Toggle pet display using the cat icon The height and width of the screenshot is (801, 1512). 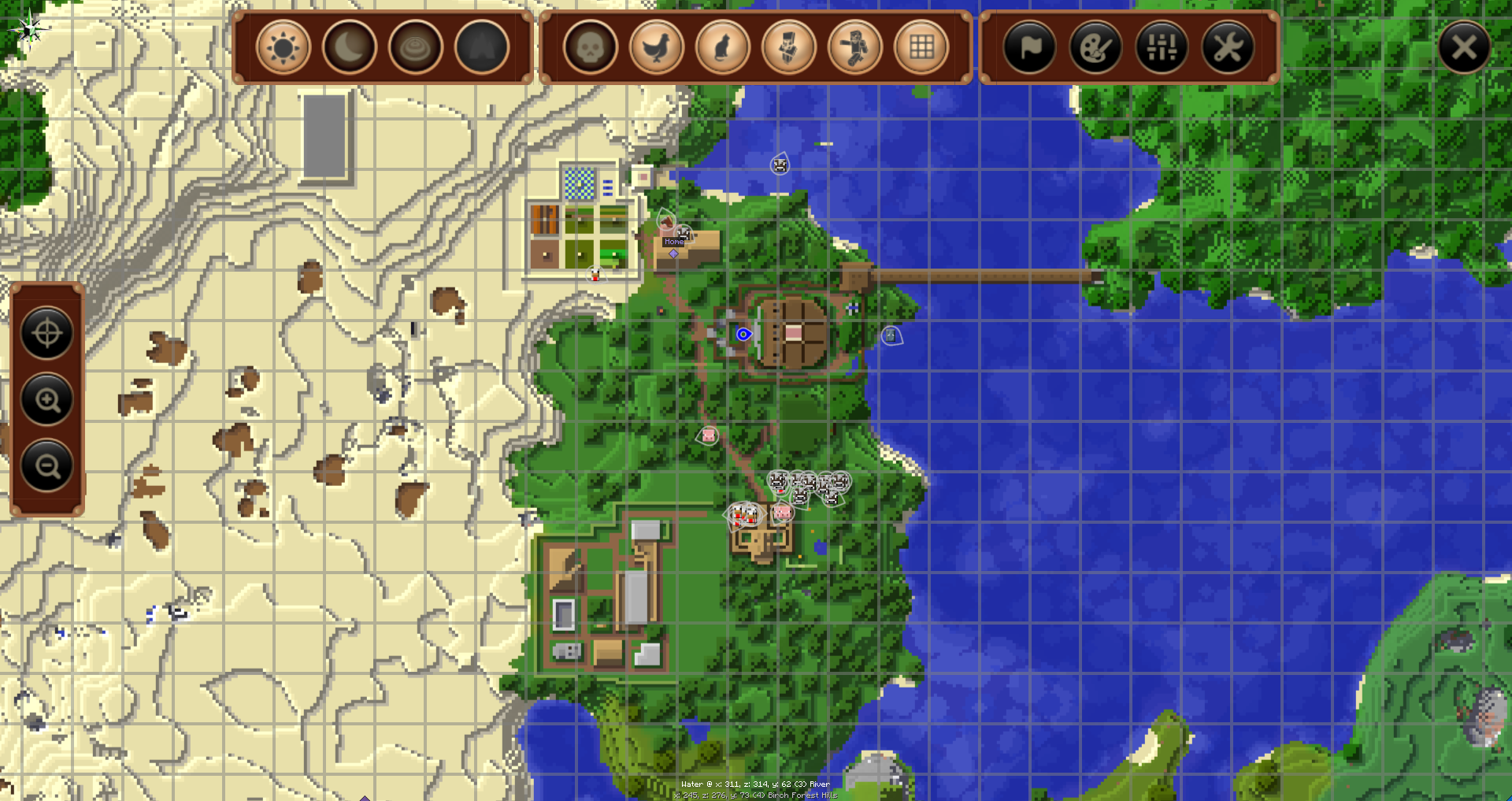723,48
